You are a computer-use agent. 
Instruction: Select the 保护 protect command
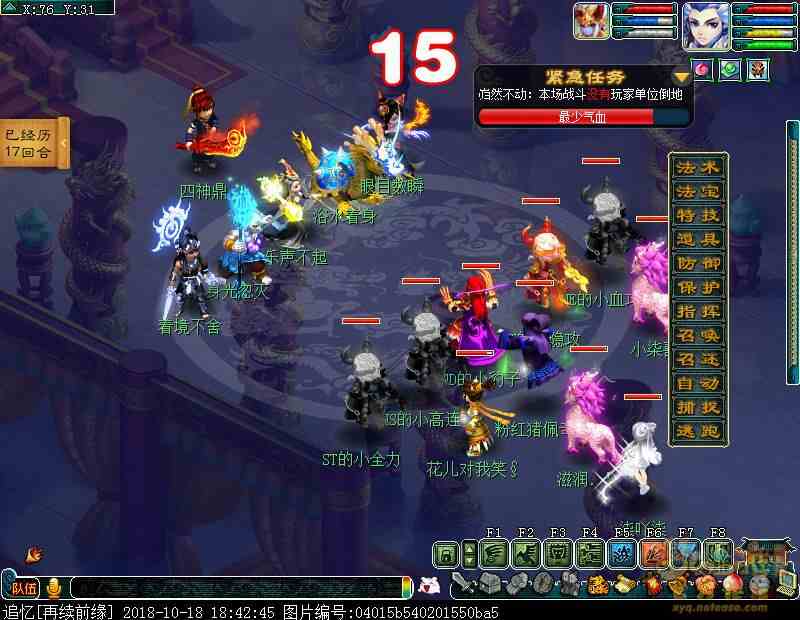coord(698,287)
